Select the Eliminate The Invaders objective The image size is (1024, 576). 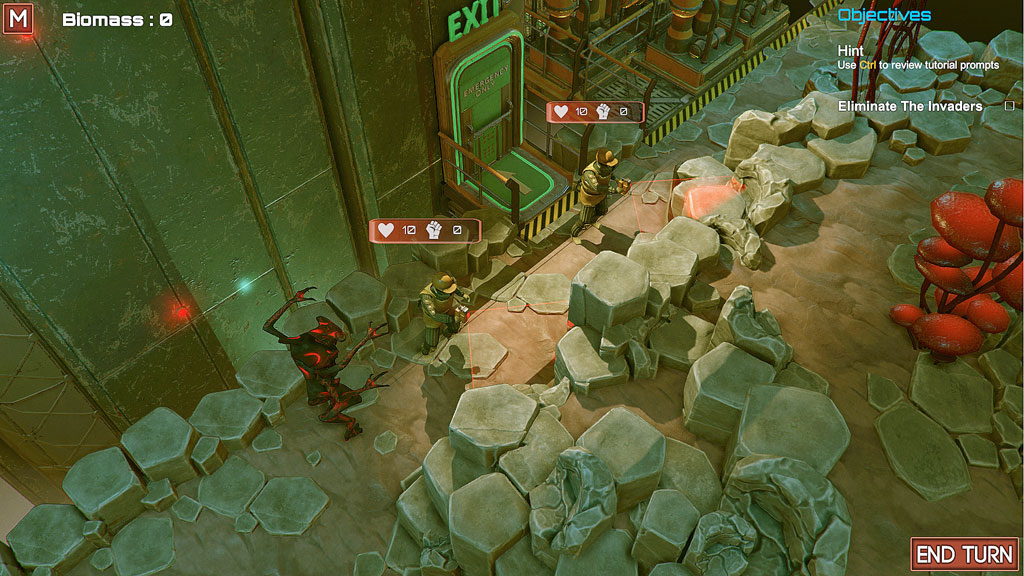[x=910, y=106]
